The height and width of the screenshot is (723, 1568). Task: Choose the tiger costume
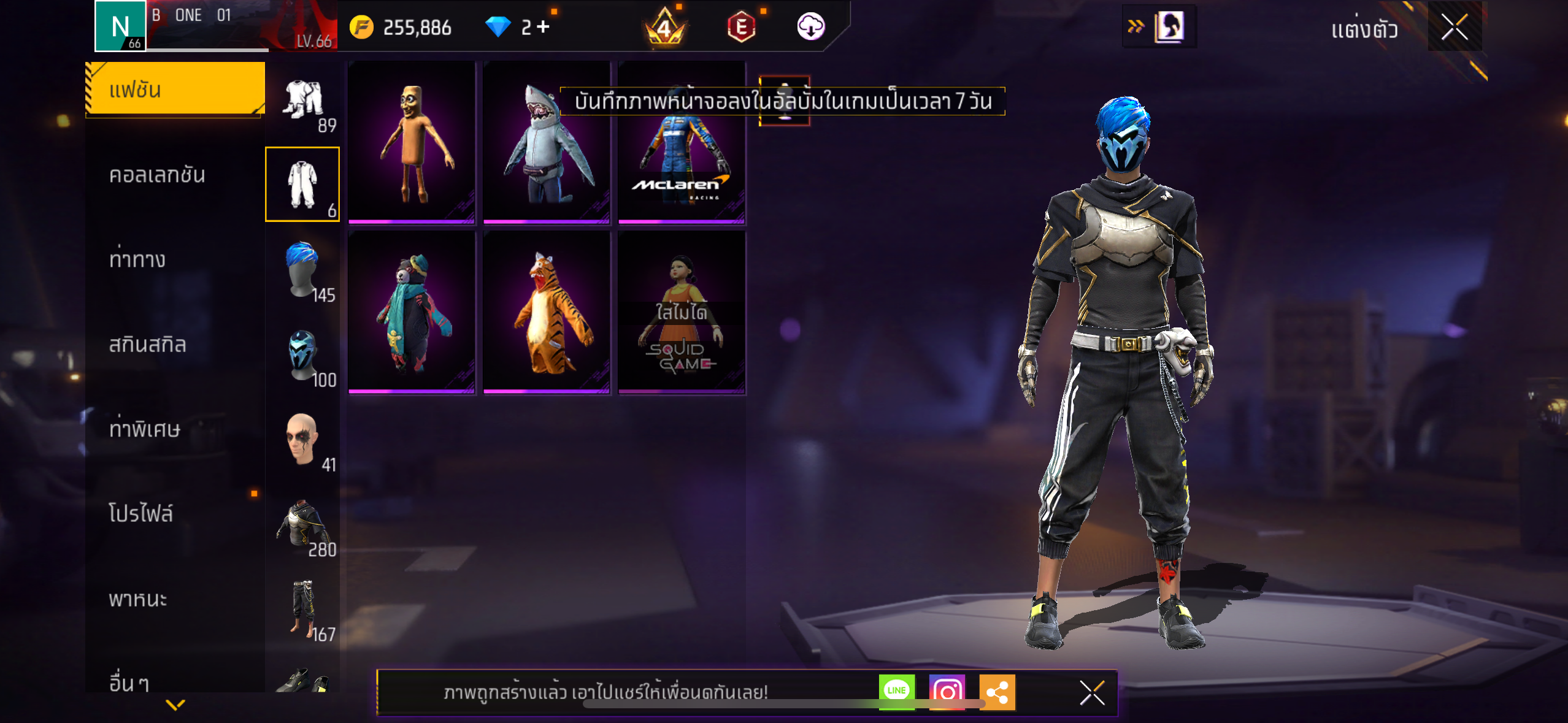click(546, 313)
